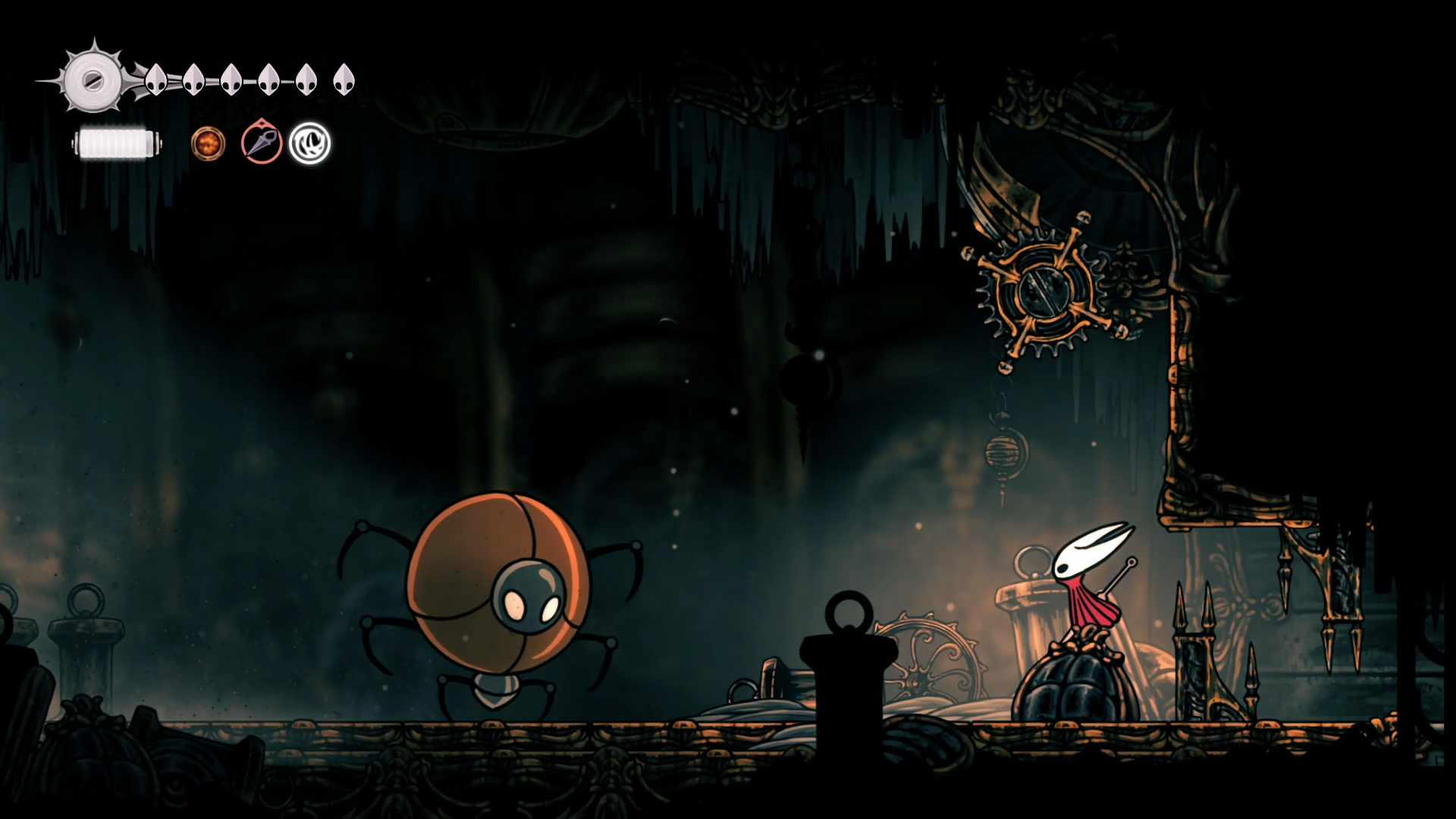The width and height of the screenshot is (1456, 819).
Task: Select the throwing dagger tool icon
Action: coord(262,143)
